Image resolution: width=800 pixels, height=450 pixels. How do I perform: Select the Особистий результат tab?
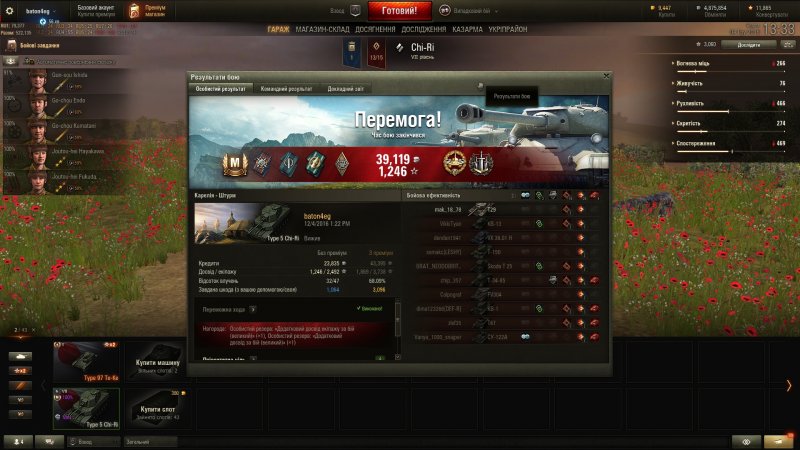point(222,89)
